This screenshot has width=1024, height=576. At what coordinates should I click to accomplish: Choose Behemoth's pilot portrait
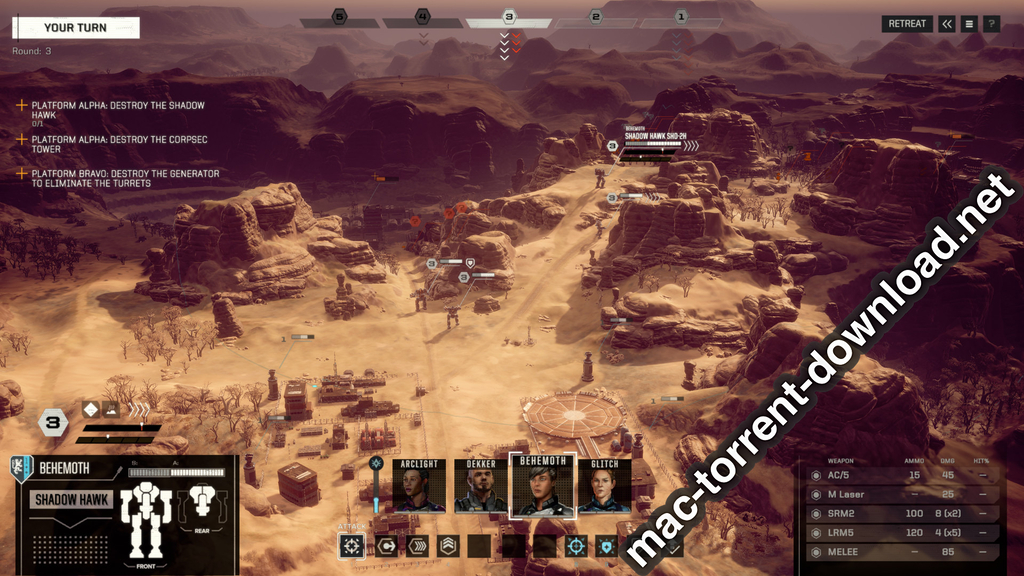point(543,485)
